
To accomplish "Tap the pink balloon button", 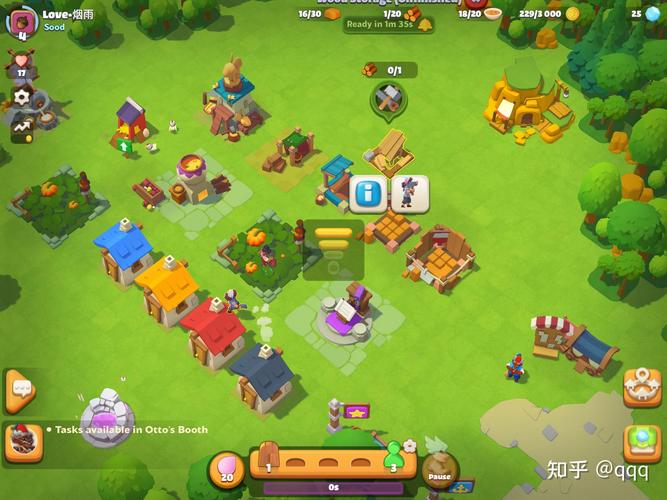I will (x=226, y=470).
